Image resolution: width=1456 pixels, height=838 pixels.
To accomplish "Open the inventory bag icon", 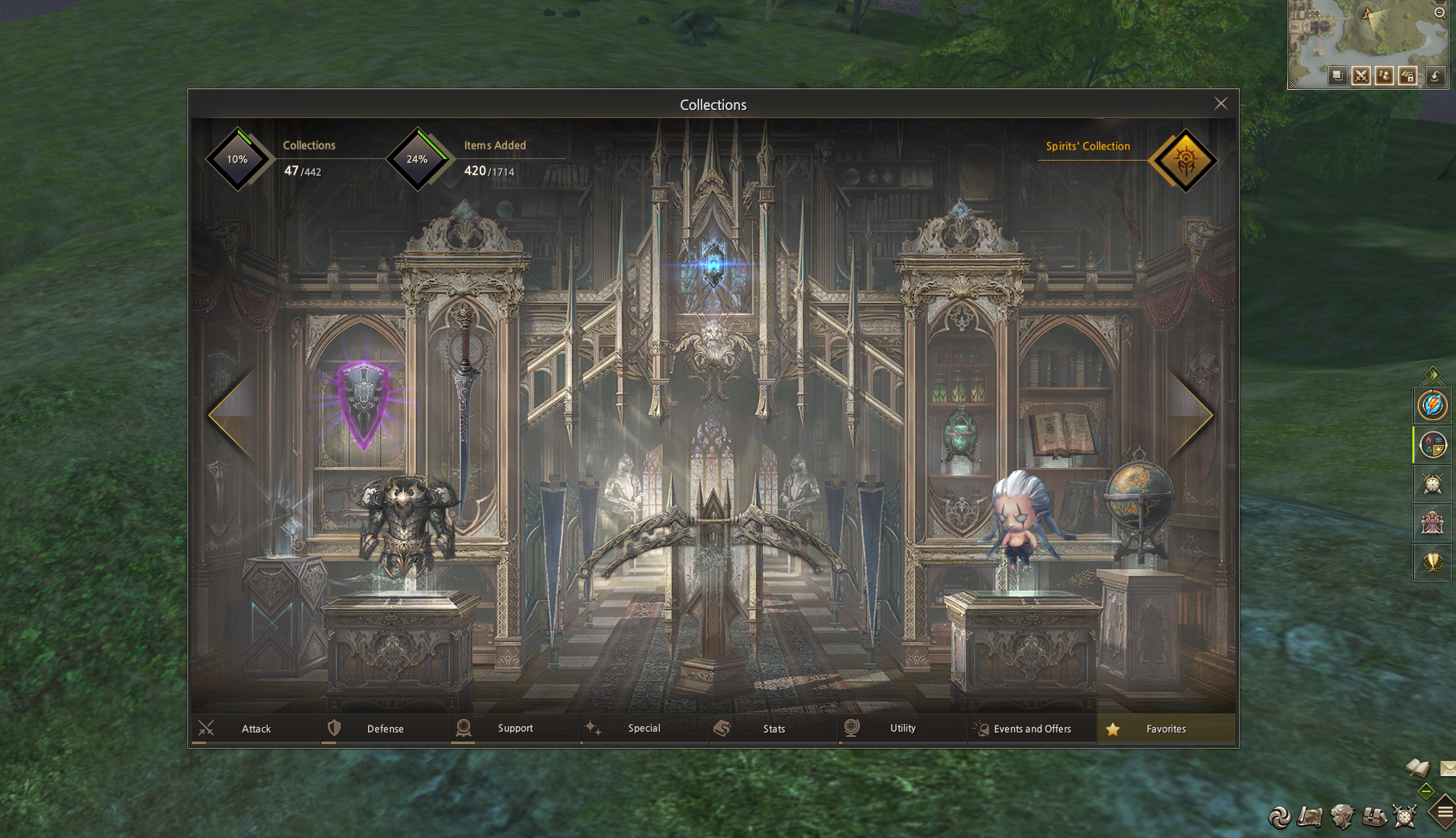I will click(1374, 817).
